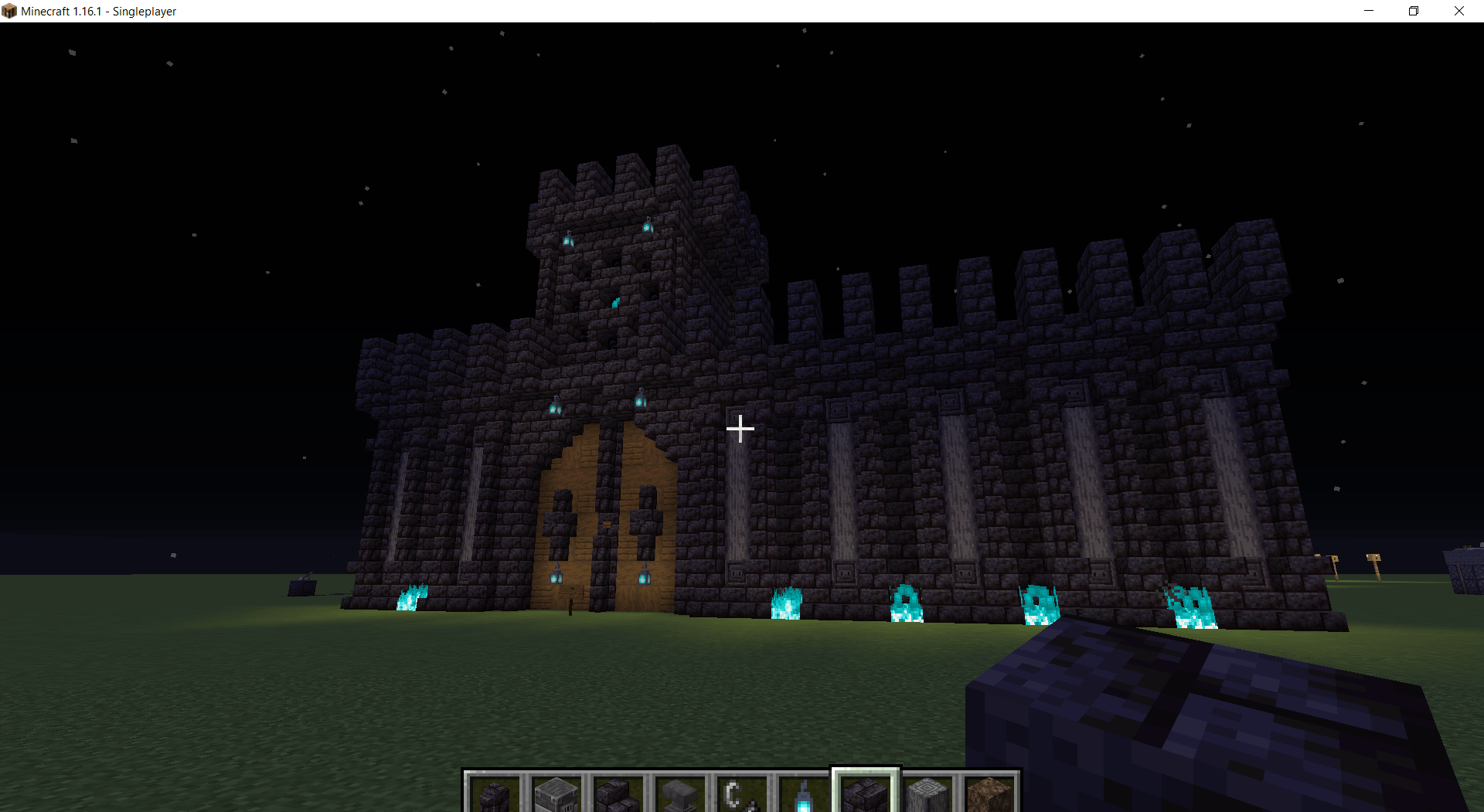Restore down the Minecraft window
The height and width of the screenshot is (812, 1484).
pyautogui.click(x=1414, y=11)
